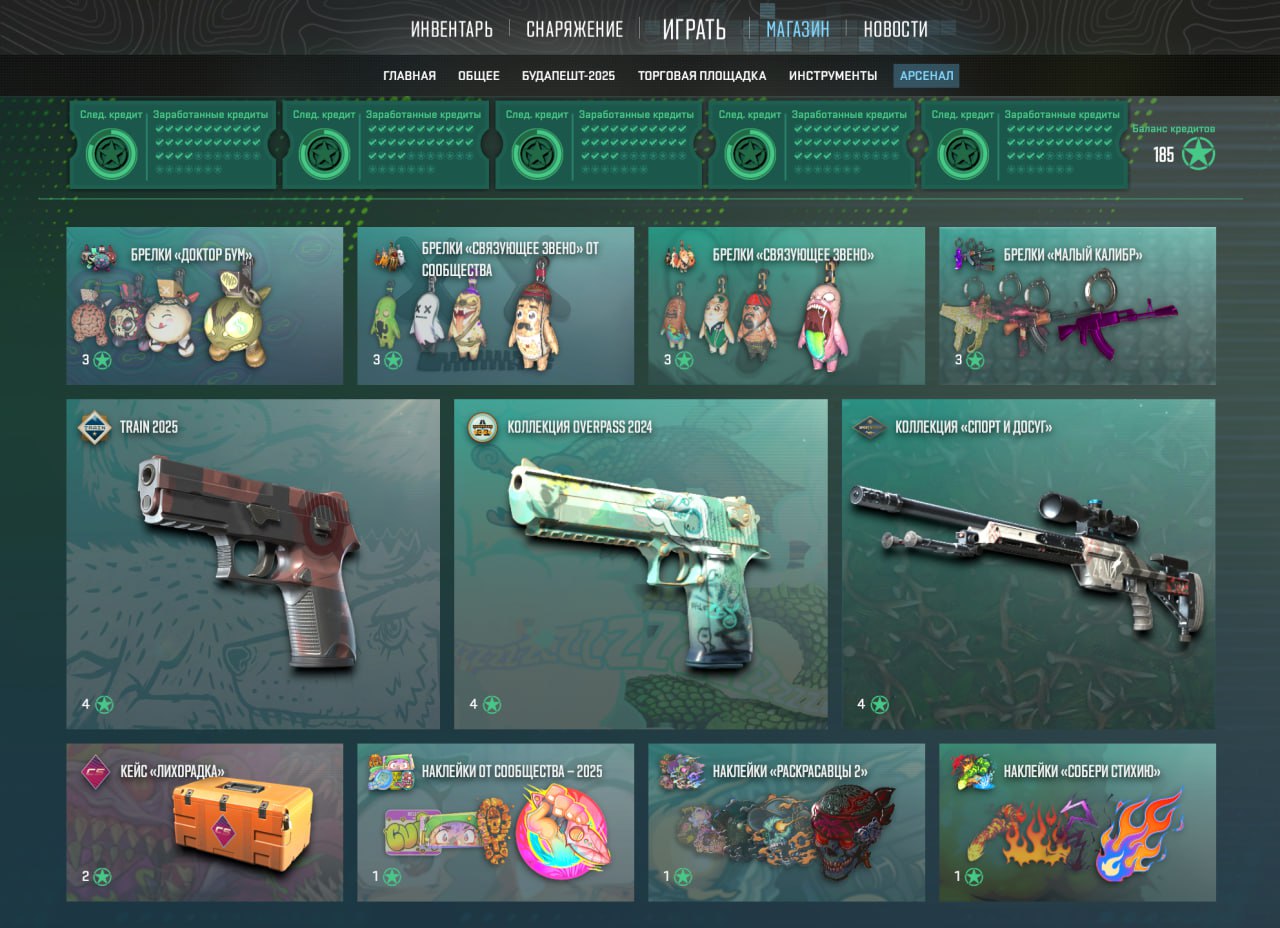Switch to the Общее tab
This screenshot has height=928, width=1280.
(479, 76)
